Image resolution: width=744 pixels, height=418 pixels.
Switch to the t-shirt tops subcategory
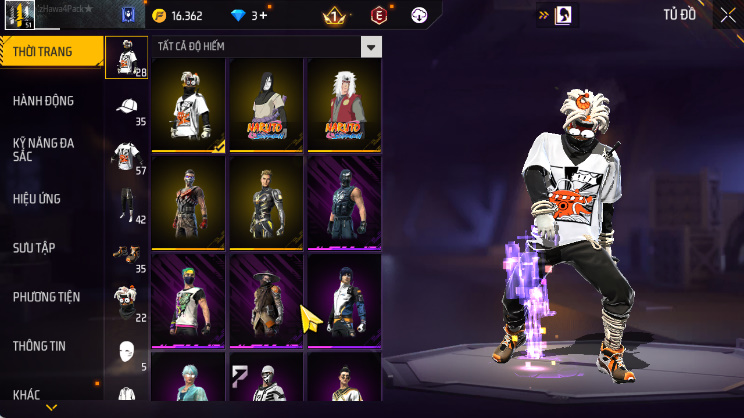click(126, 155)
